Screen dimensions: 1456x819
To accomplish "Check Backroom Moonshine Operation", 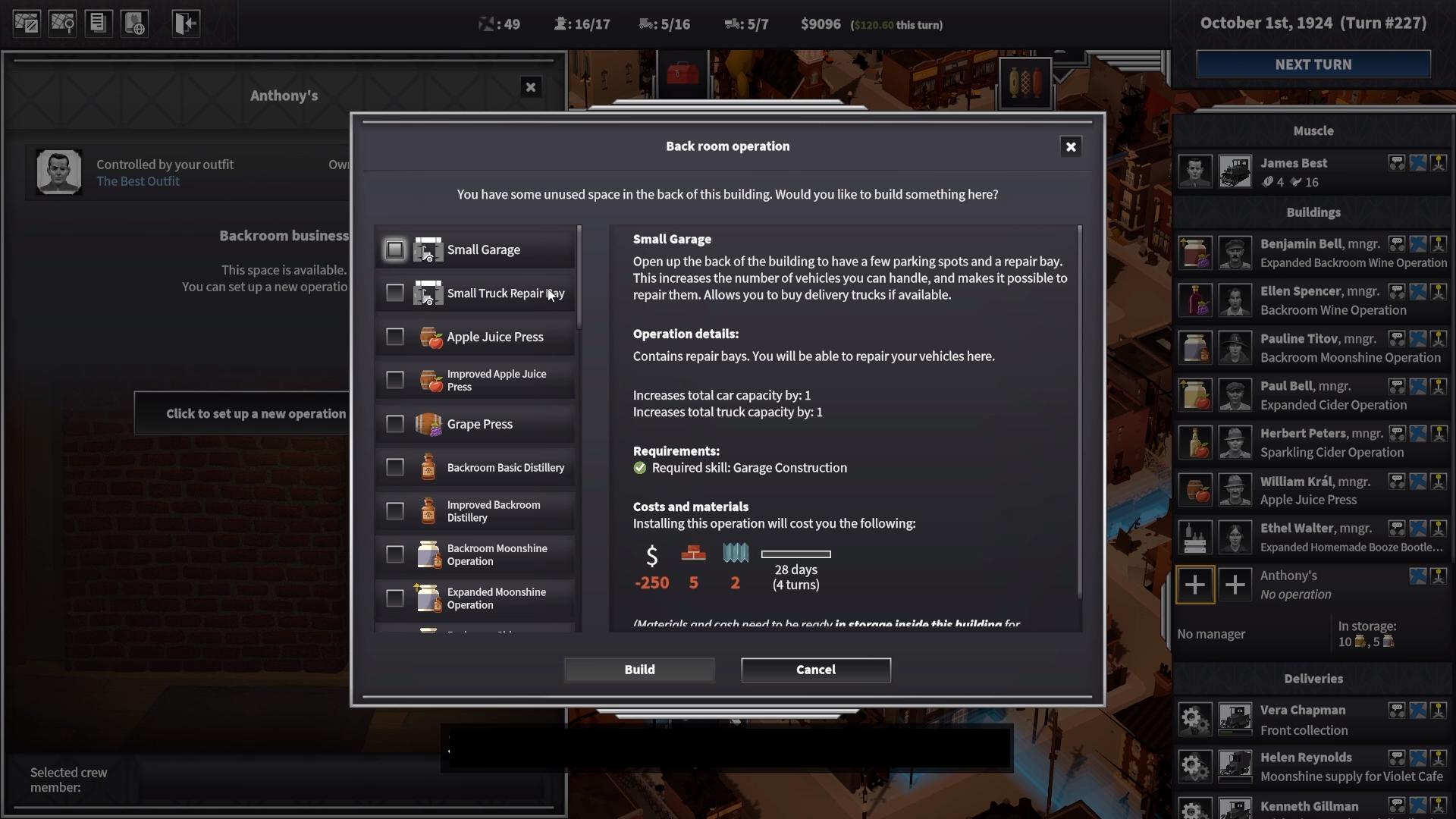I will tap(395, 554).
